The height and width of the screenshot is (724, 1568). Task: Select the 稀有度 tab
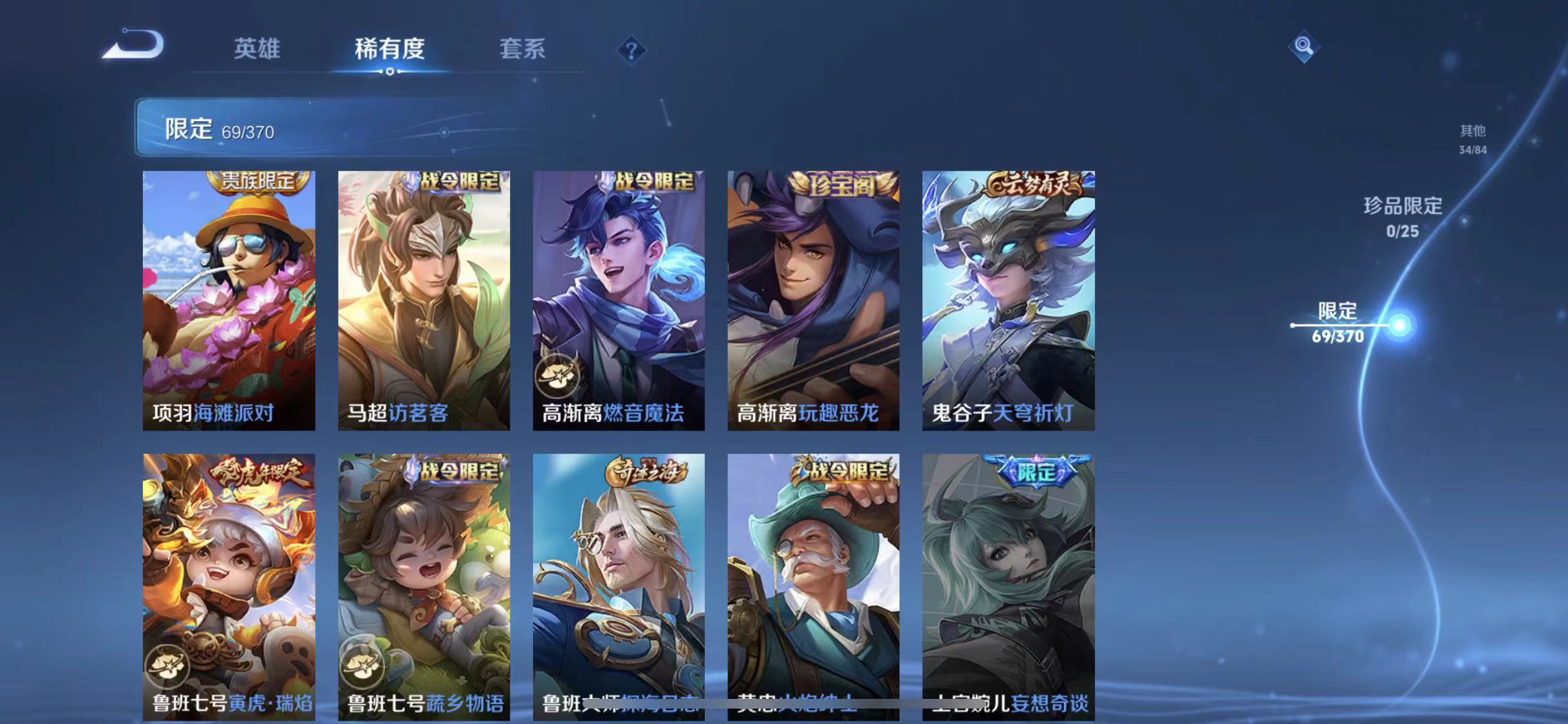[389, 48]
